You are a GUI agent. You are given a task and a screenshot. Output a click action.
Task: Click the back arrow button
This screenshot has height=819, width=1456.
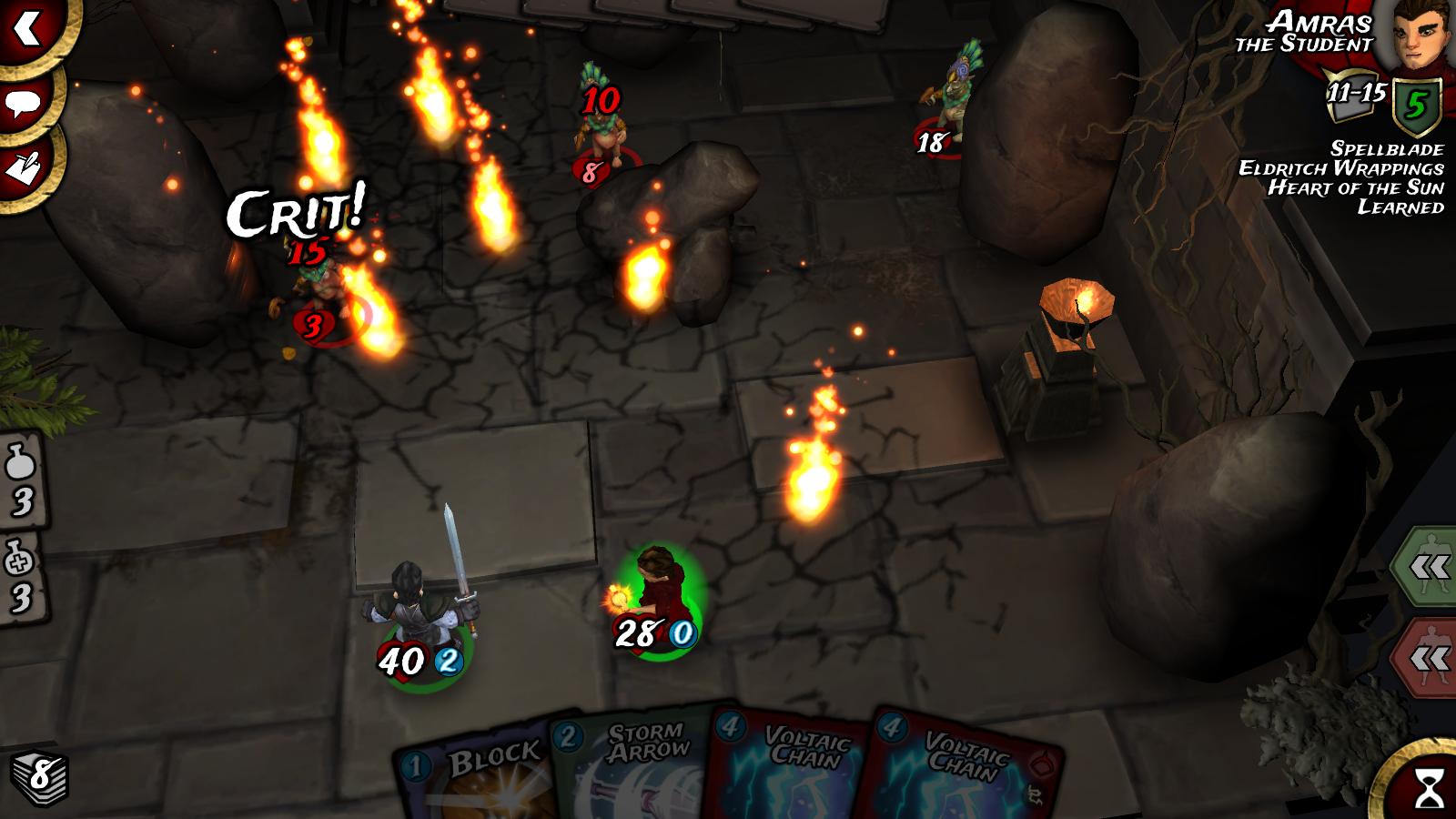tap(29, 27)
